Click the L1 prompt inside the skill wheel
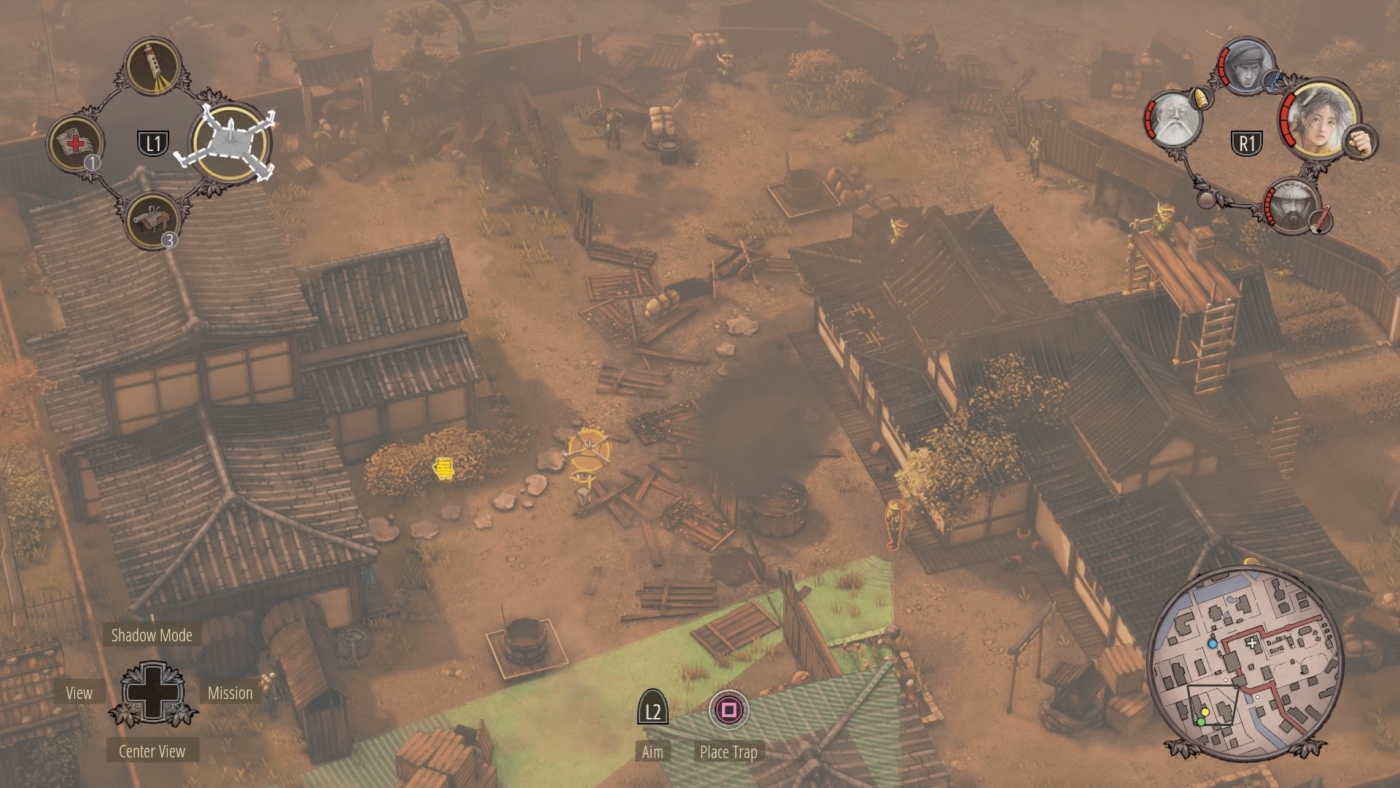Image resolution: width=1400 pixels, height=788 pixels. click(x=152, y=142)
